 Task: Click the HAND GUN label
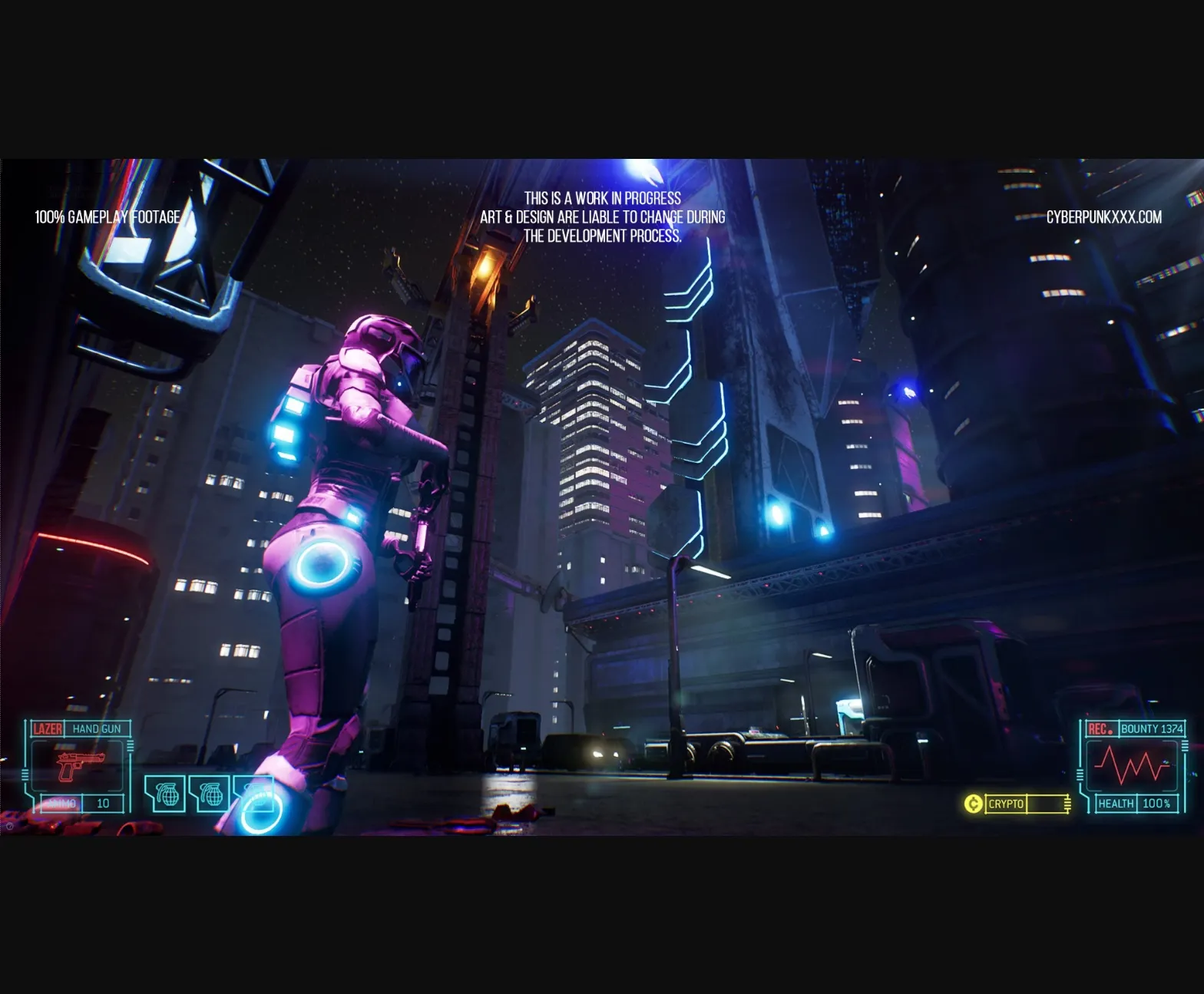coord(98,729)
